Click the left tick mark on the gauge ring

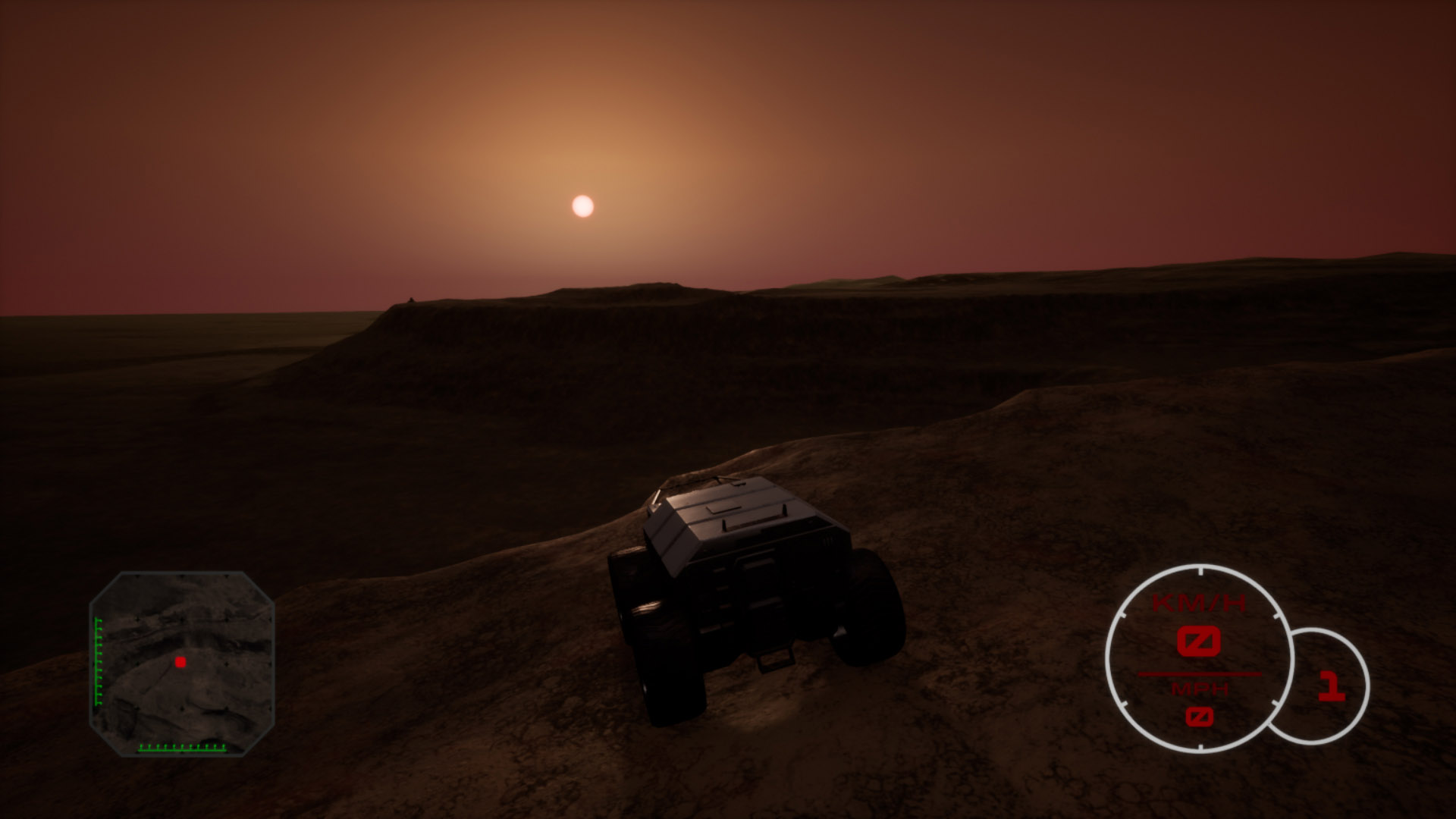point(1122,615)
